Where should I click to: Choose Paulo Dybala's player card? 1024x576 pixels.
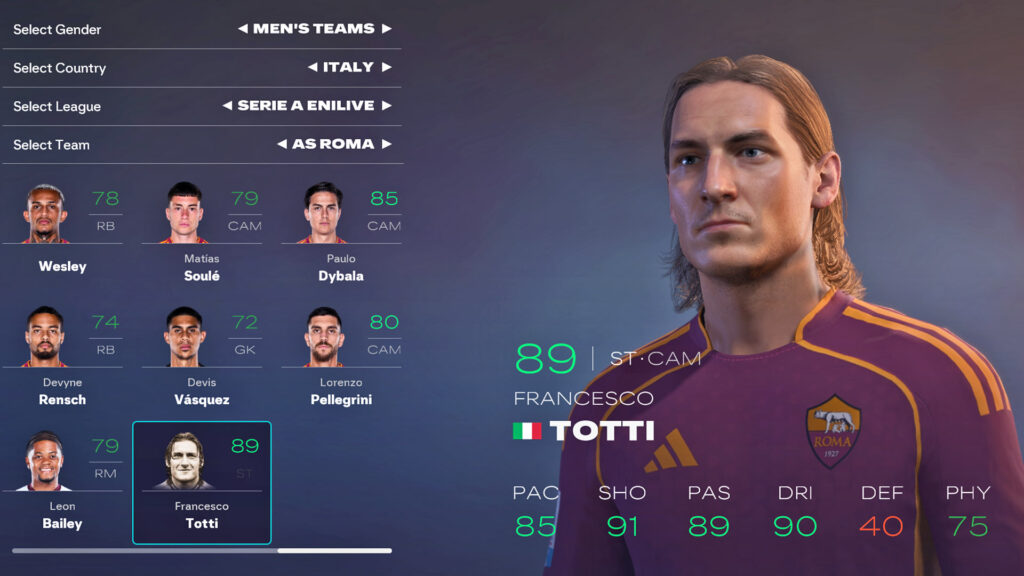(340, 230)
